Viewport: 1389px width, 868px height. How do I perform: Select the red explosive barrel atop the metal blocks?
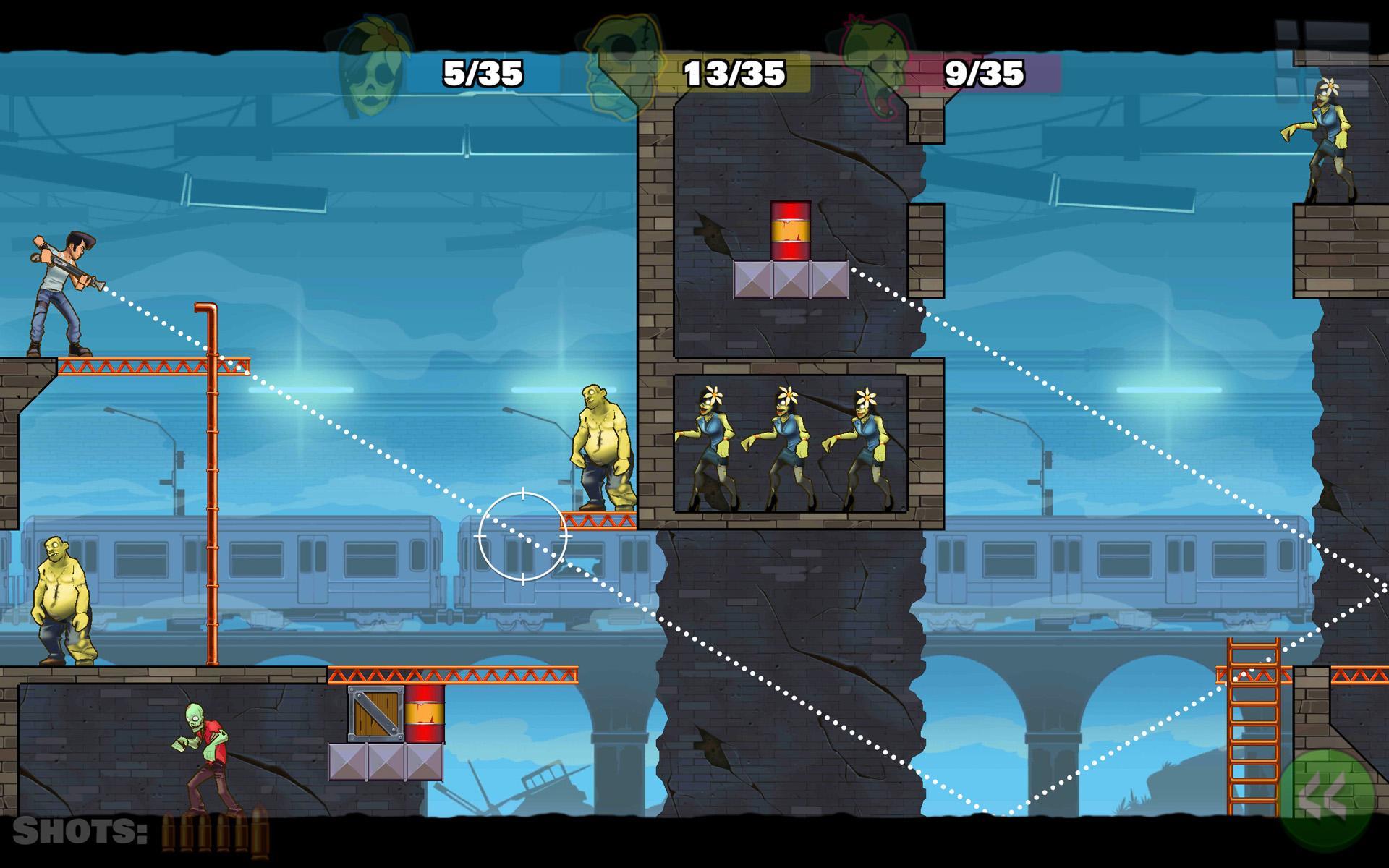coord(791,230)
